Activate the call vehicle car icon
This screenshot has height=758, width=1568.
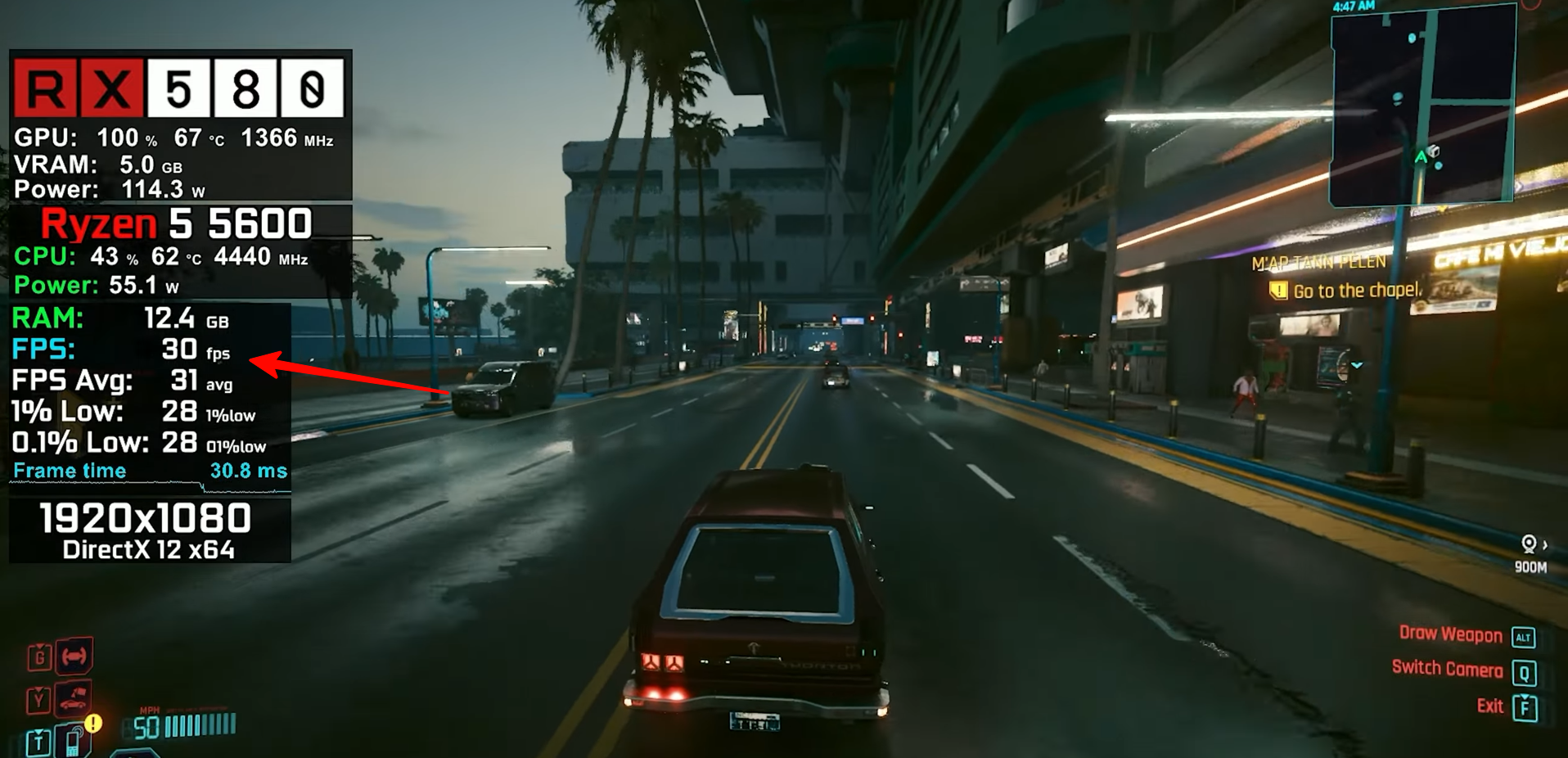pos(73,699)
